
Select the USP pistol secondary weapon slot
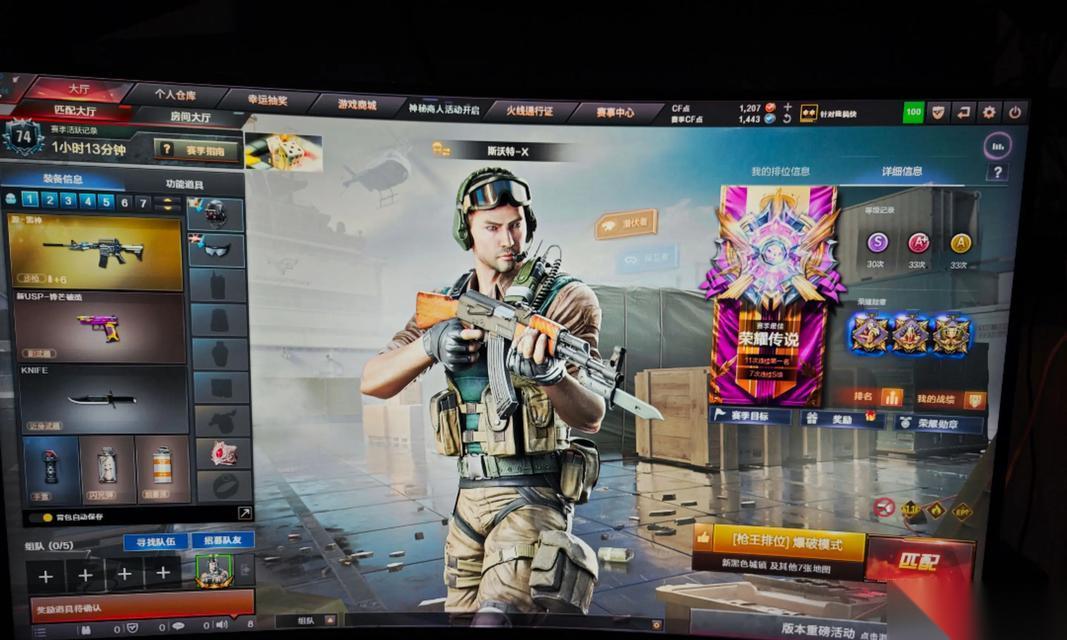coord(98,328)
